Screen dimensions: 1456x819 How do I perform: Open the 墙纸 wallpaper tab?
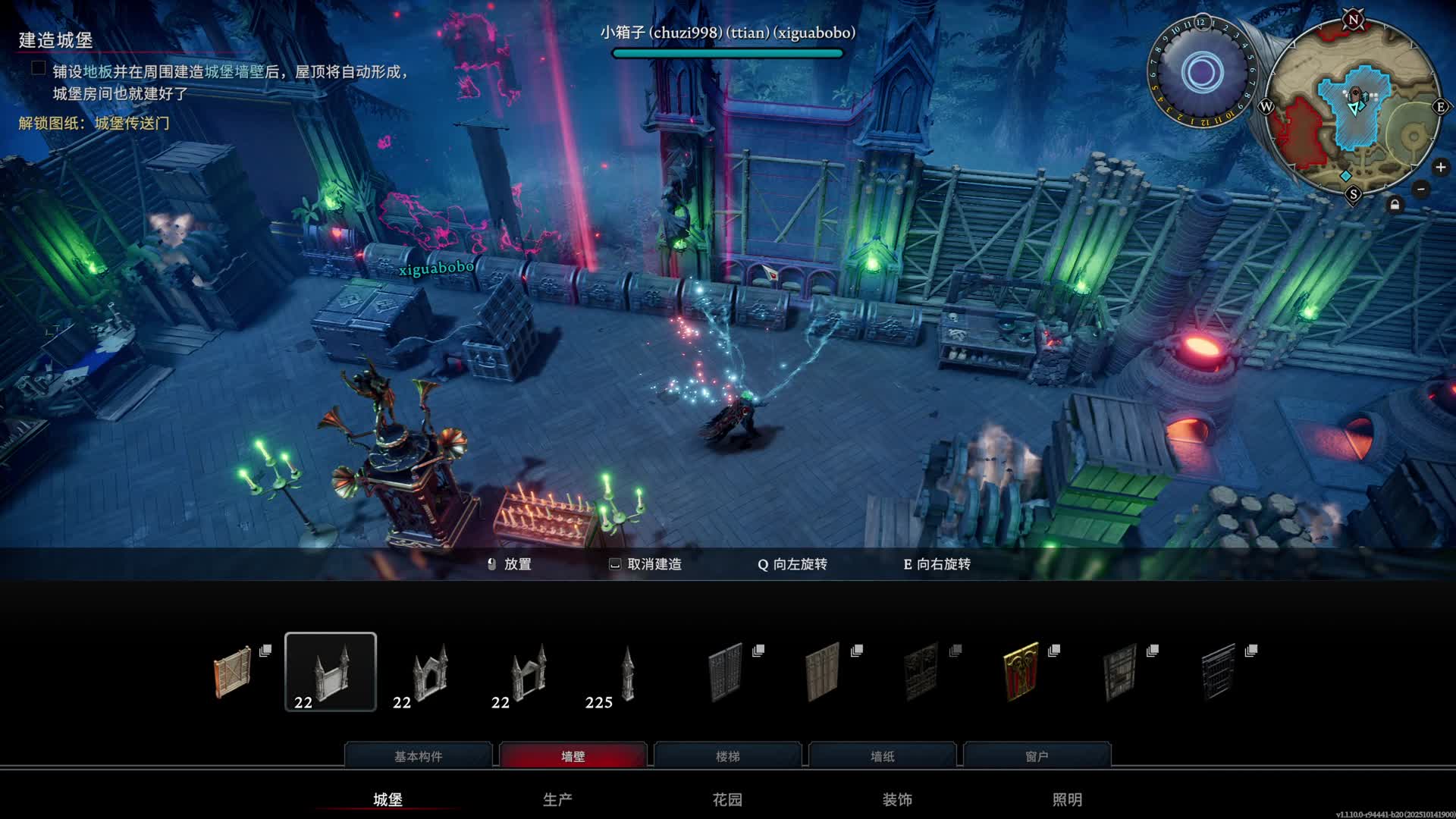pos(882,756)
